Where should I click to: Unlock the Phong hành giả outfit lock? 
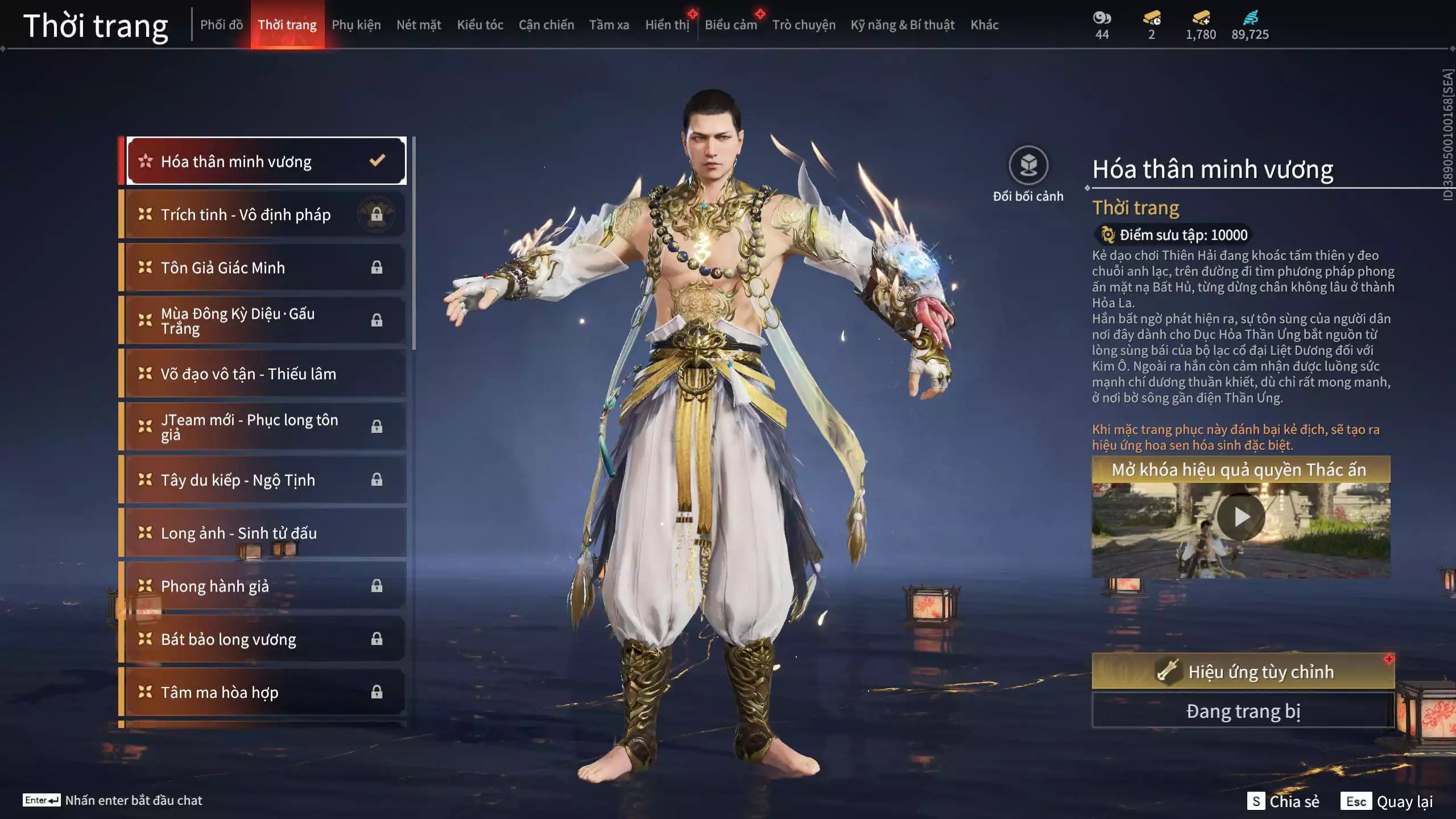tap(376, 586)
